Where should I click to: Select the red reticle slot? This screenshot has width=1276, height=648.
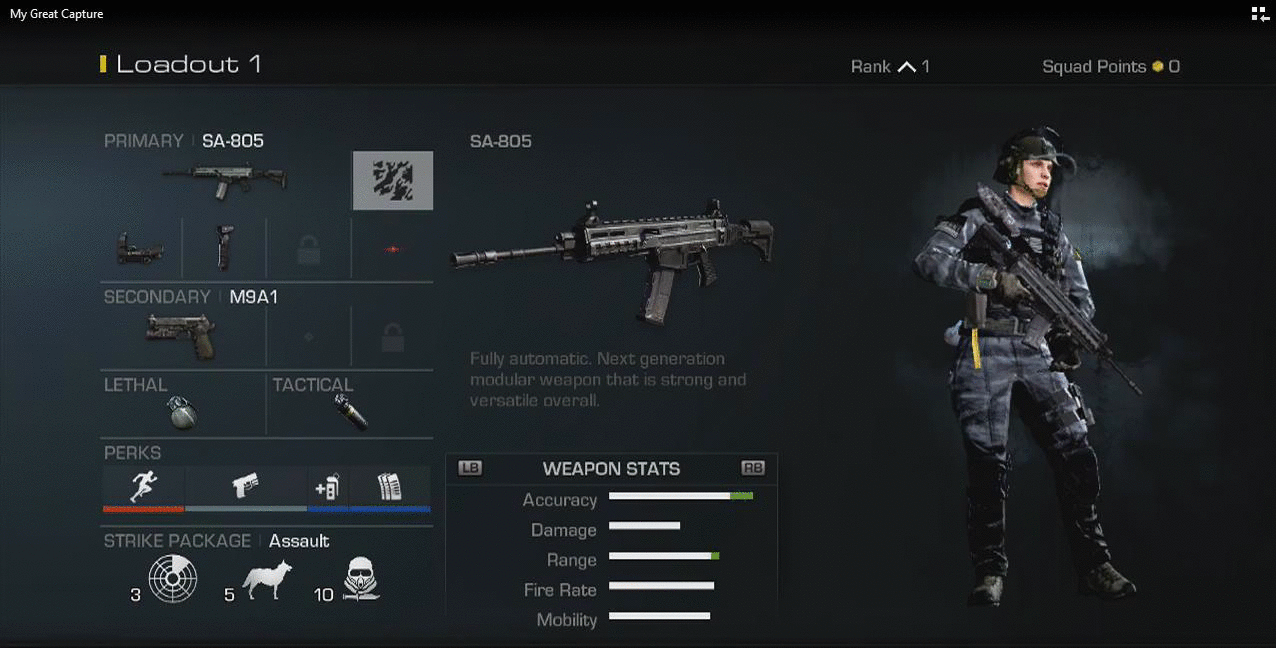click(x=392, y=249)
